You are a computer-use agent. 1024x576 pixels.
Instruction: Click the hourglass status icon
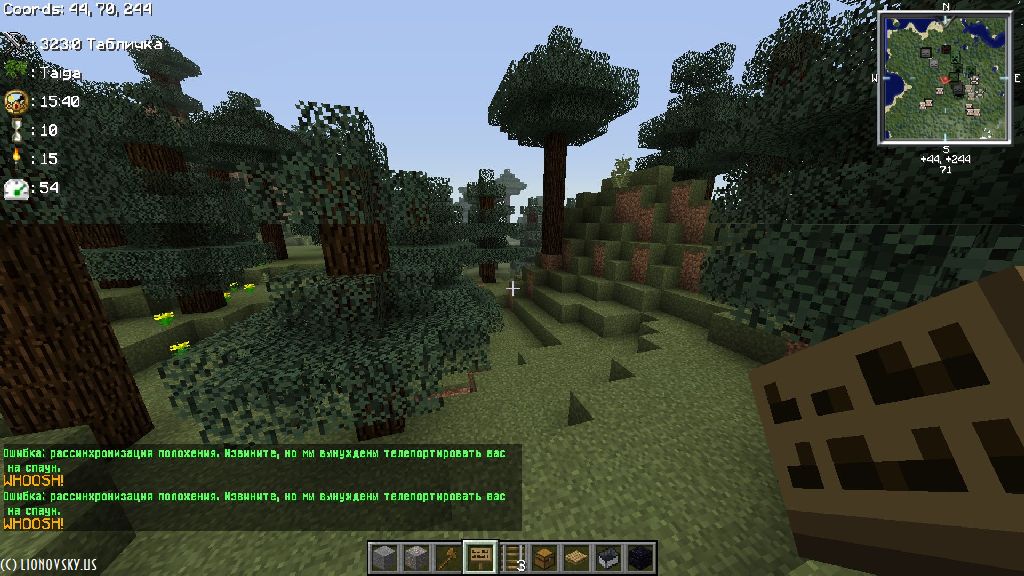click(15, 130)
